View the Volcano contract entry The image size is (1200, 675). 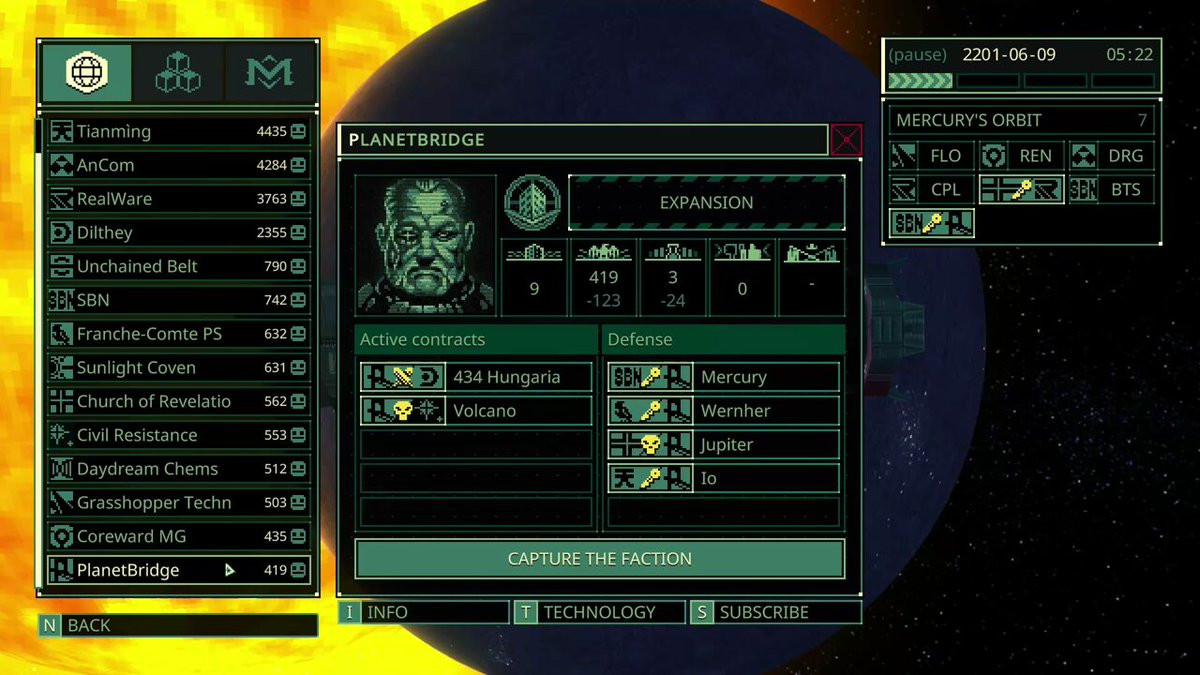476,411
